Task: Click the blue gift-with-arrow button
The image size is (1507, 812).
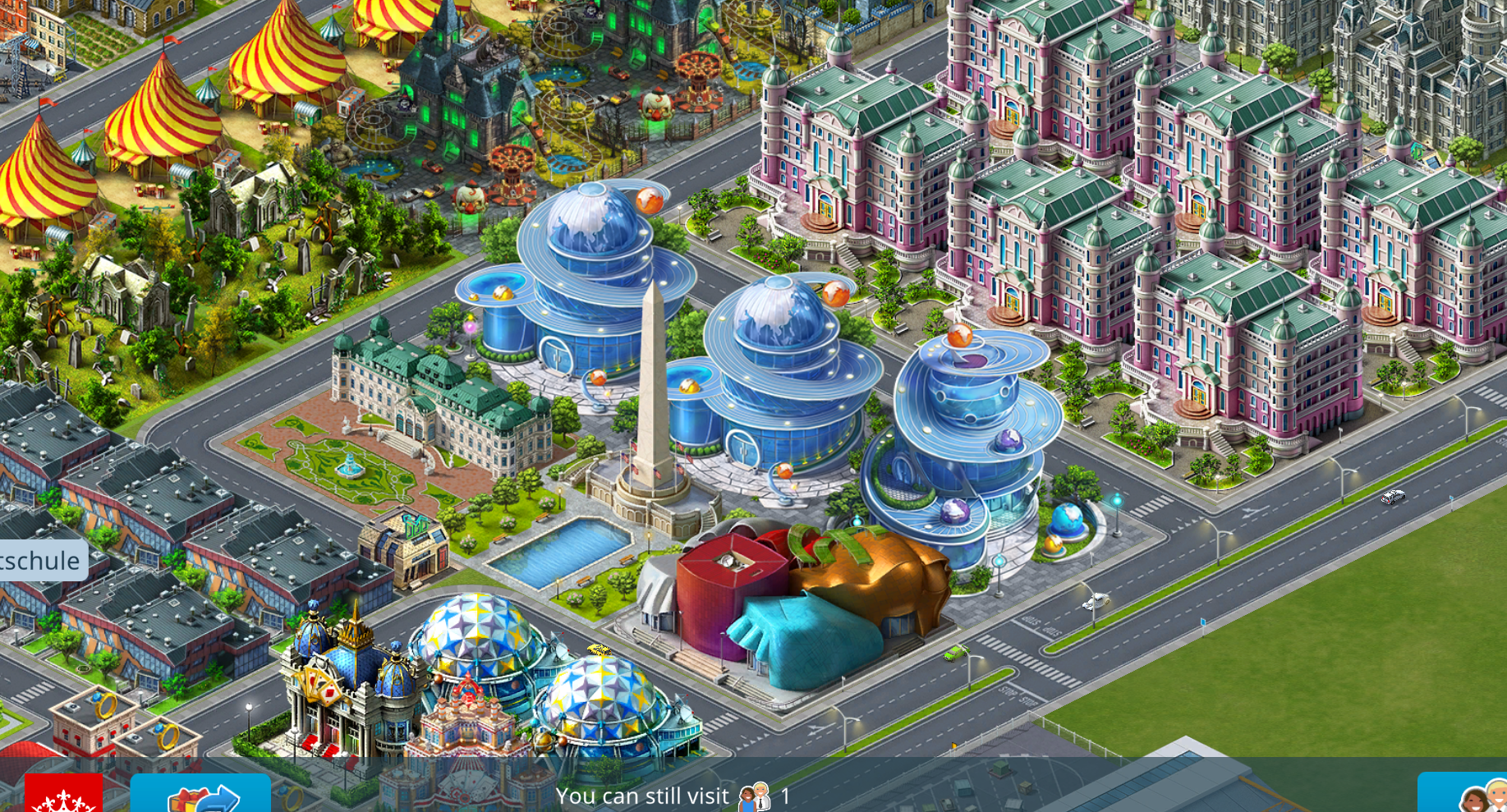Action: [201, 794]
